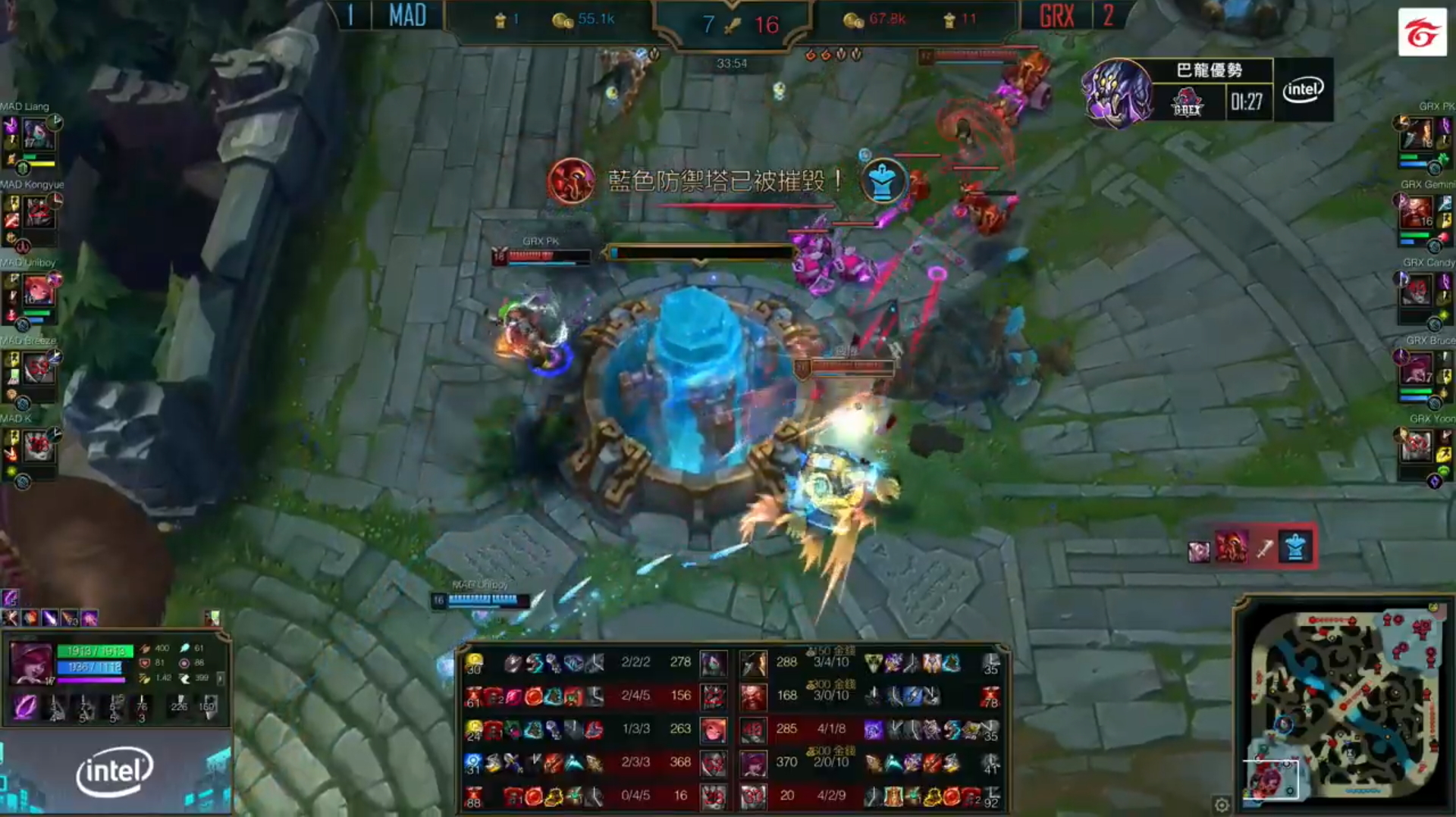Click GRX Gemini's champion portrait on the right

click(1417, 212)
